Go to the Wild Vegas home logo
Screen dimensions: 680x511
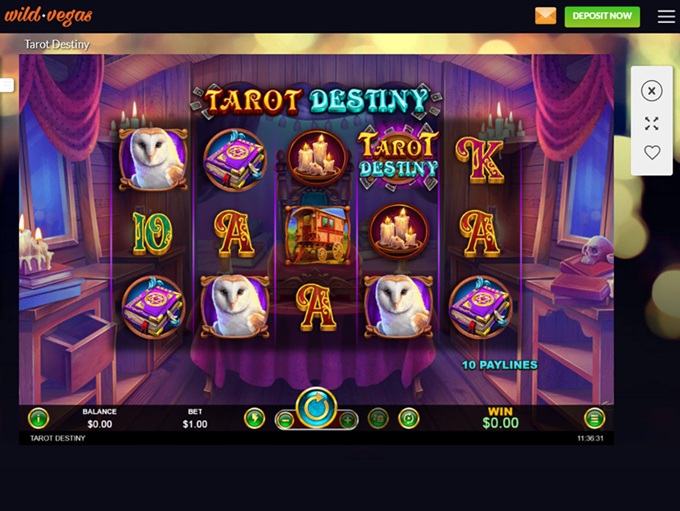(x=48, y=16)
